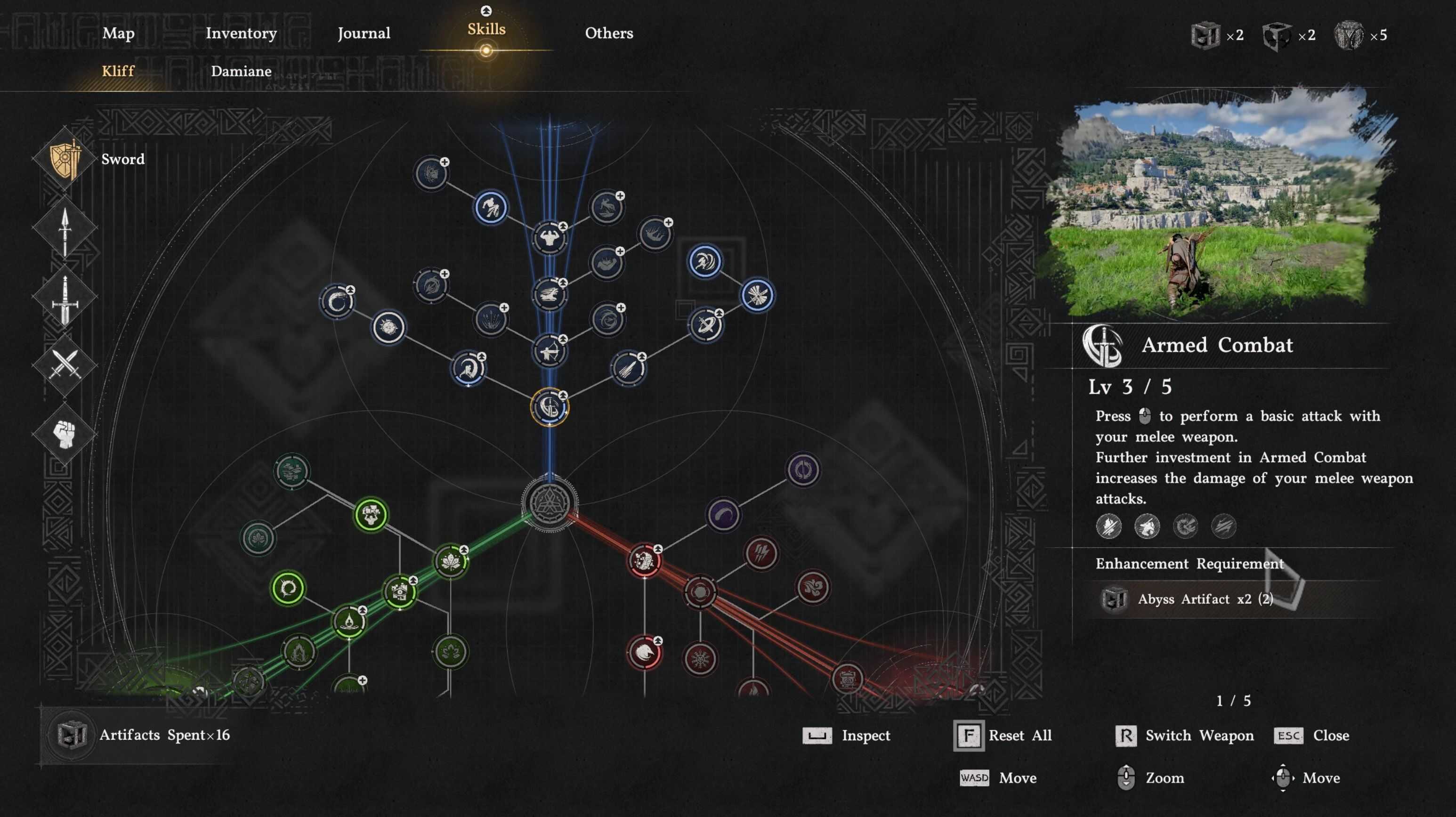Image resolution: width=1456 pixels, height=817 pixels.
Task: Select Kliff's skill tree tab
Action: (118, 71)
